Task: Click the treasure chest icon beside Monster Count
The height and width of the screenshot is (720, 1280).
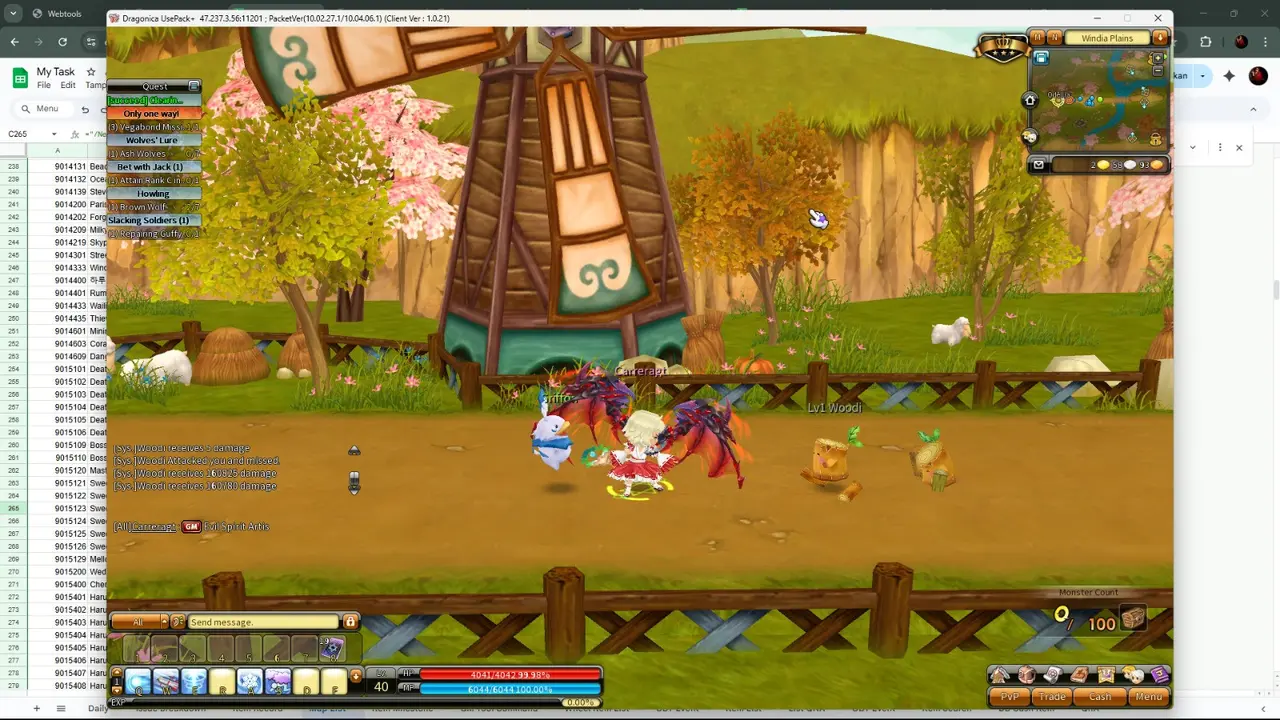Action: 1131,618
